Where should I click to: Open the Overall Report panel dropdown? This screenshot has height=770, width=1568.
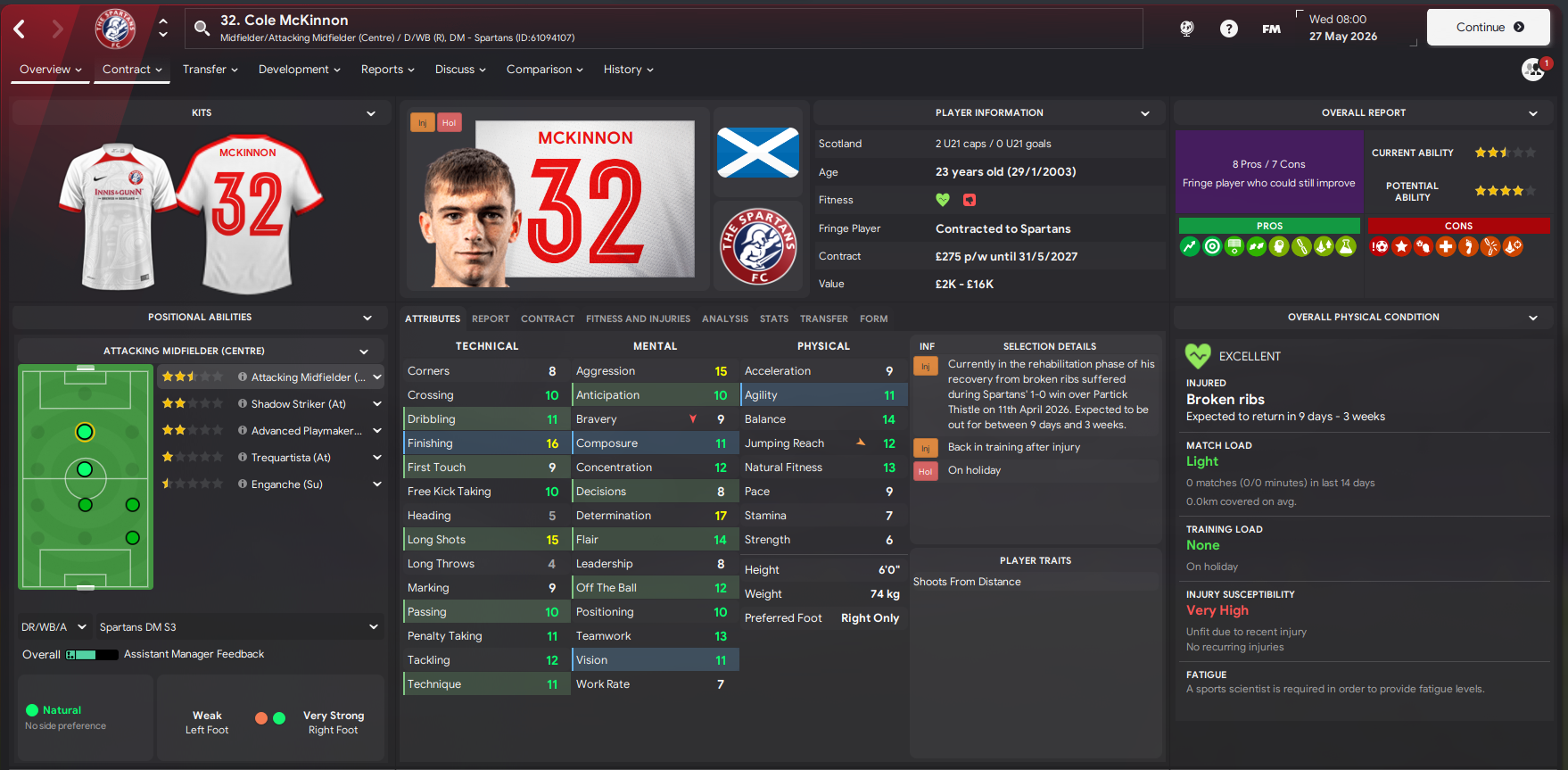[1532, 113]
